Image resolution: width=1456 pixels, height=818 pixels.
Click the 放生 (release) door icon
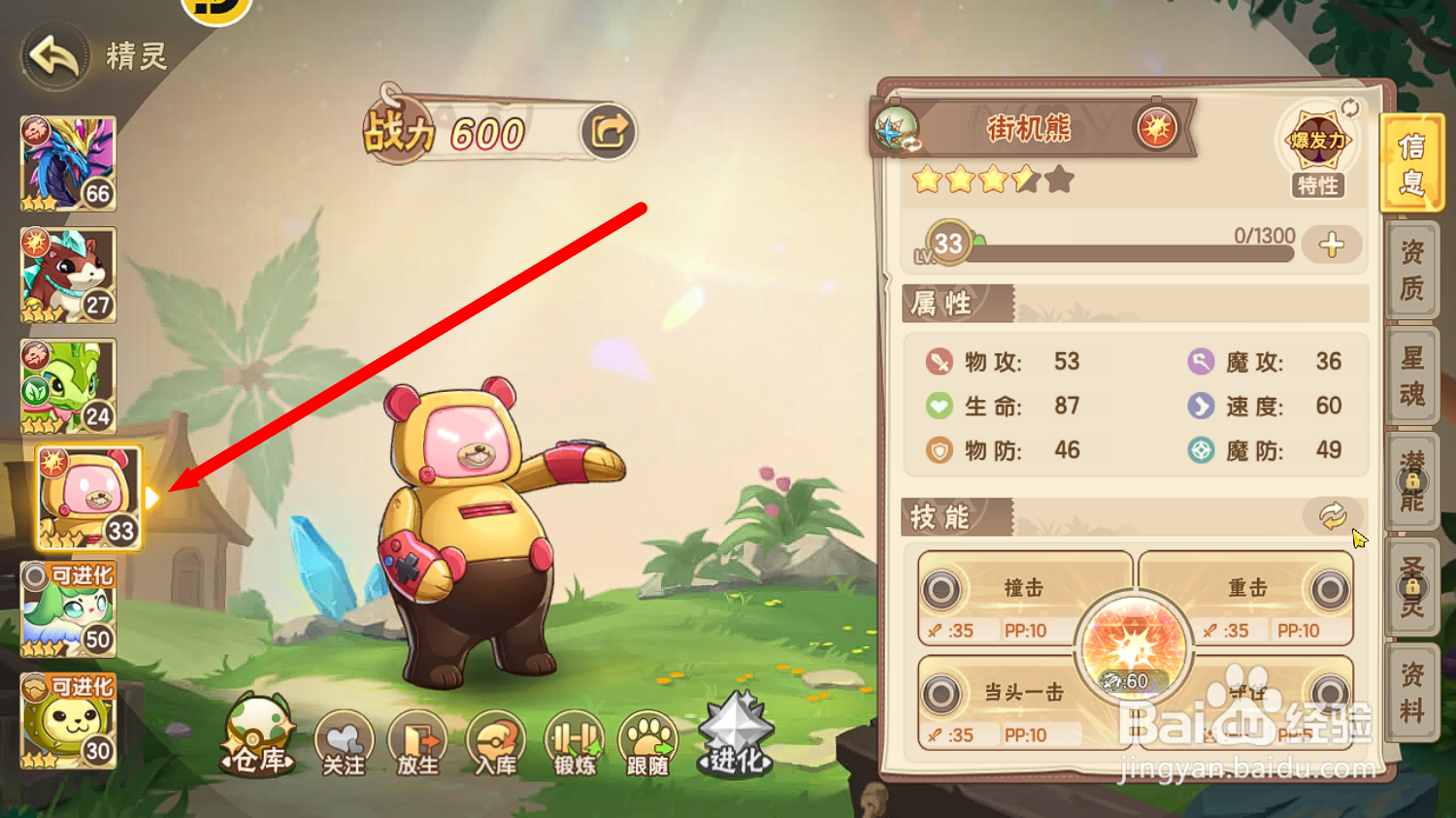pyautogui.click(x=417, y=742)
